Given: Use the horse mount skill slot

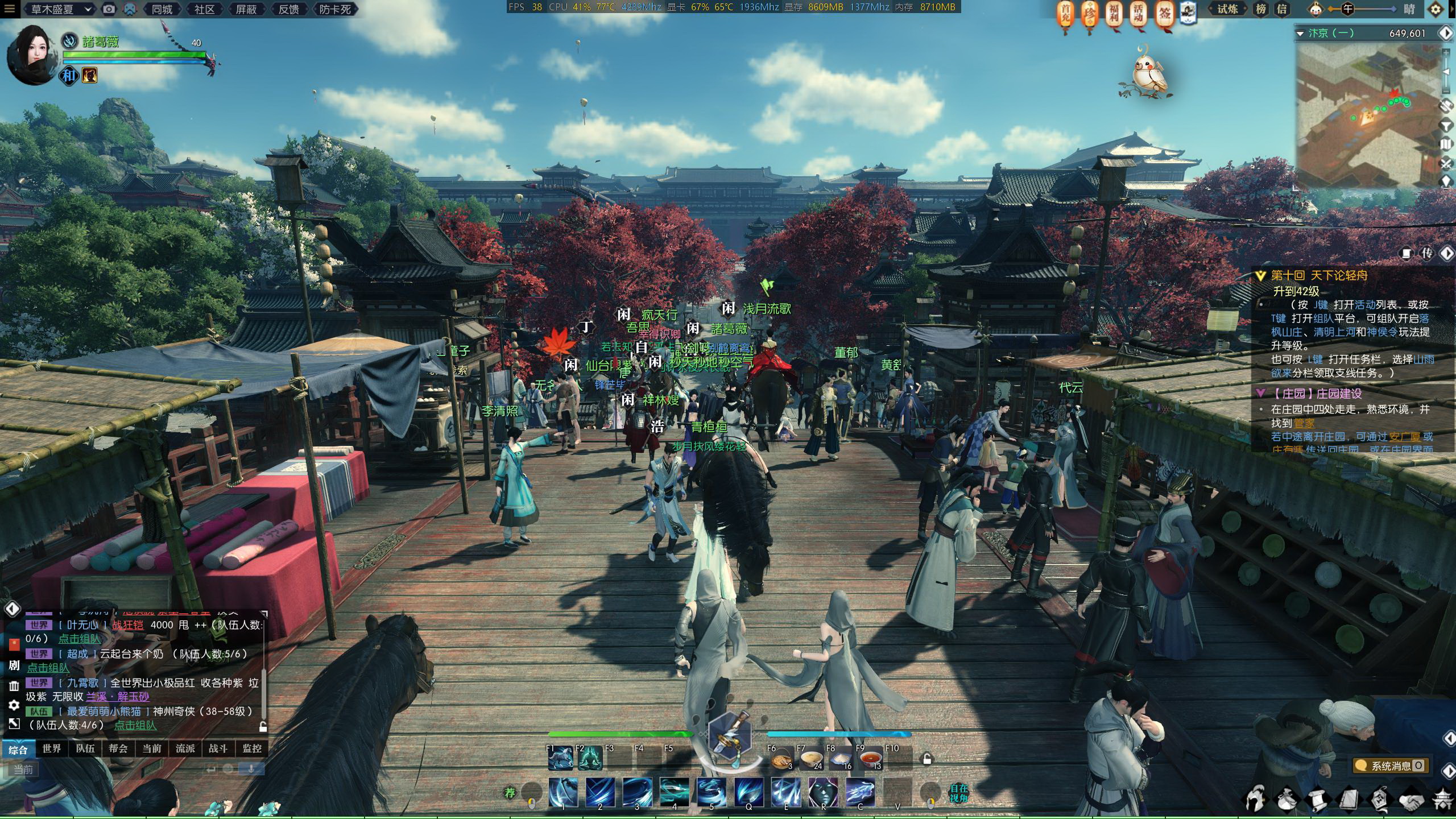Looking at the screenshot, I should click(x=561, y=759).
